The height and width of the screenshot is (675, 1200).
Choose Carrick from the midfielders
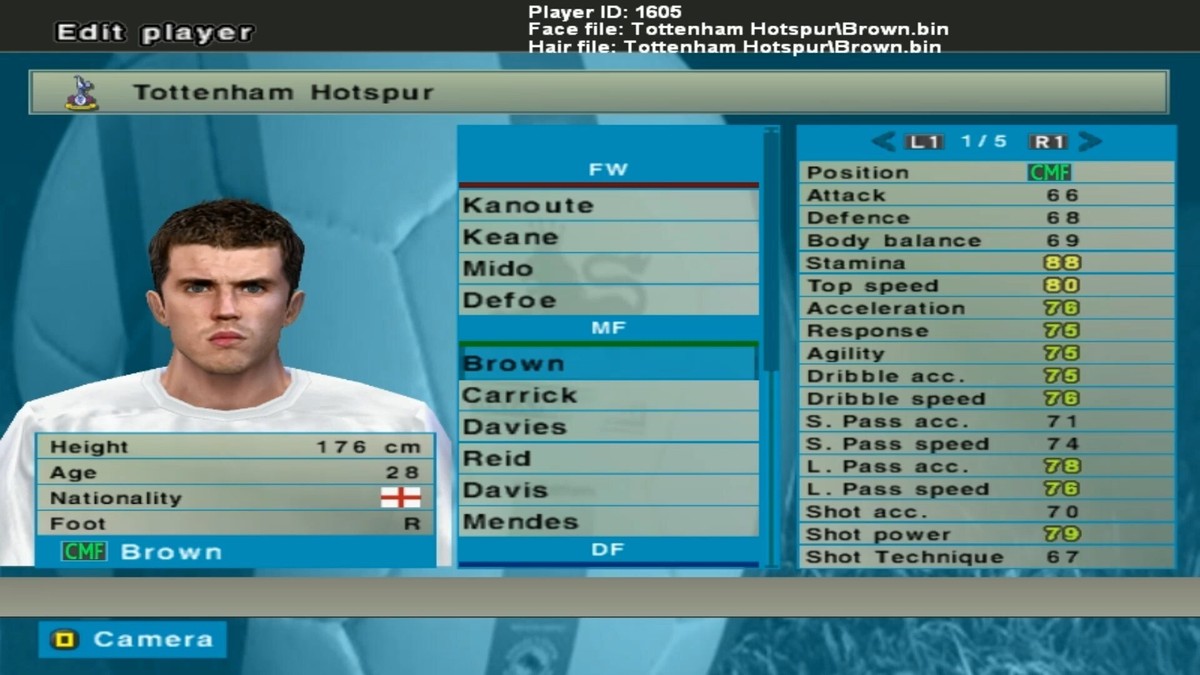click(x=608, y=395)
